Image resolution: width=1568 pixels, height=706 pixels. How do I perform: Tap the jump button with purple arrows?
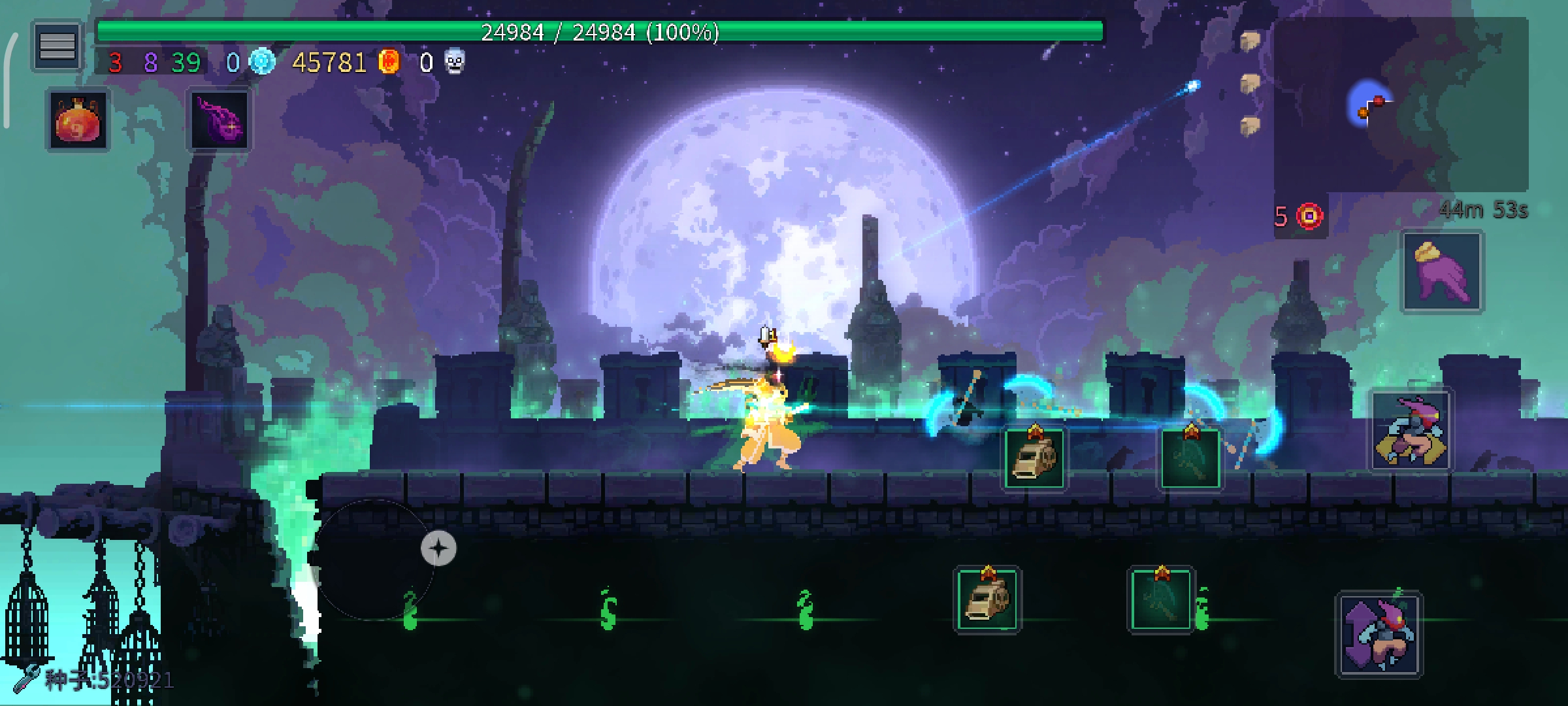[x=1379, y=634]
